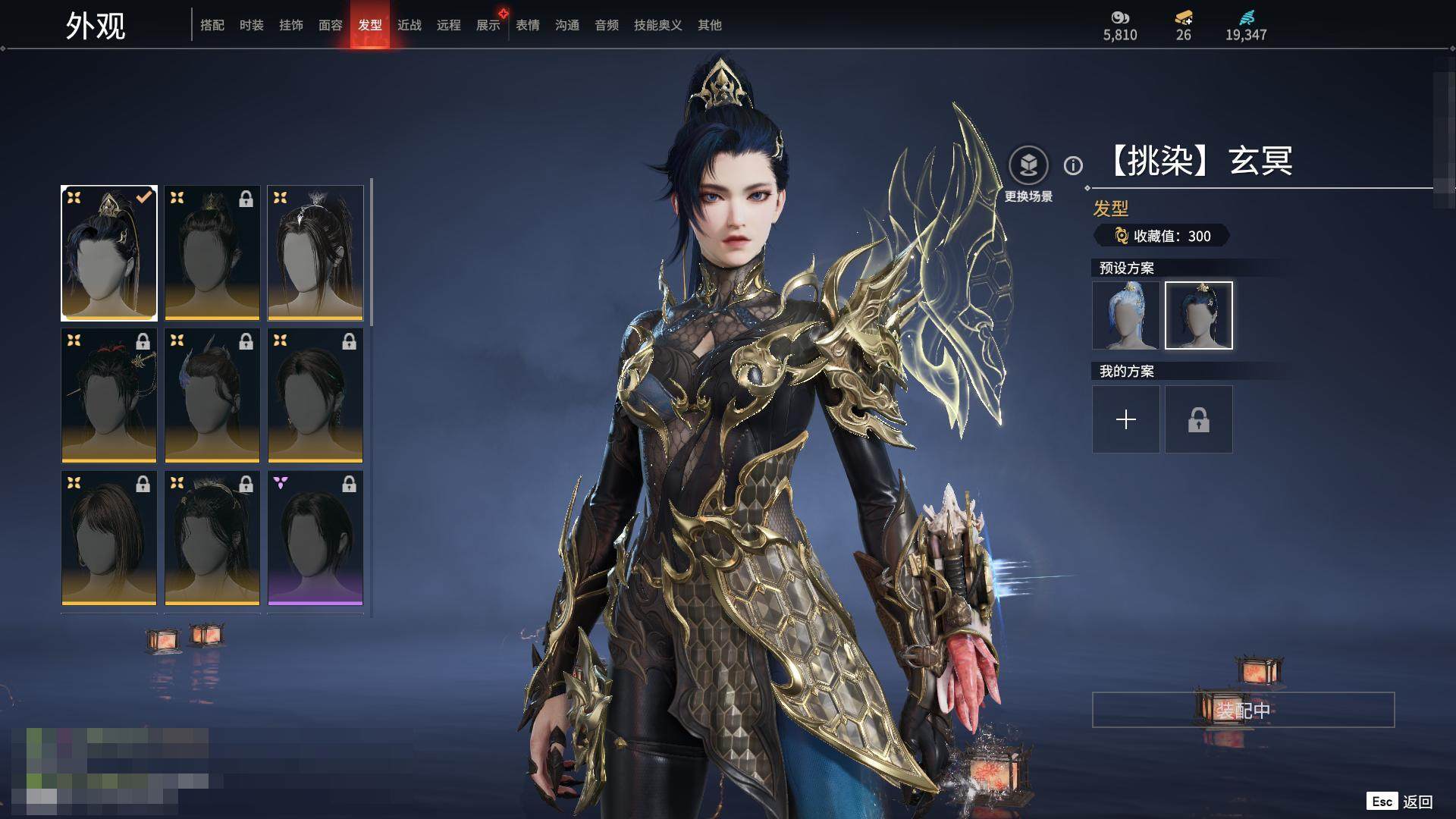Click the 装配中 equip button
The width and height of the screenshot is (1456, 819).
point(1243,710)
